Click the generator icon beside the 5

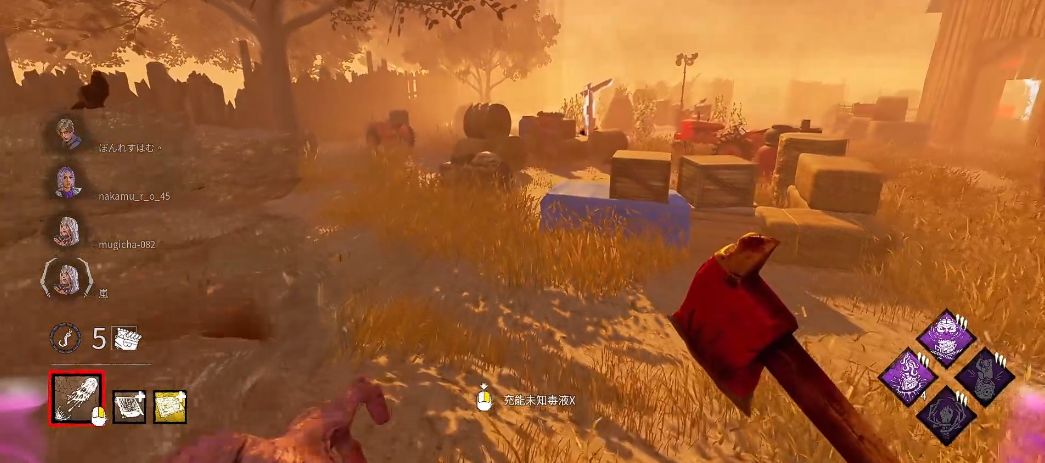[x=125, y=338]
